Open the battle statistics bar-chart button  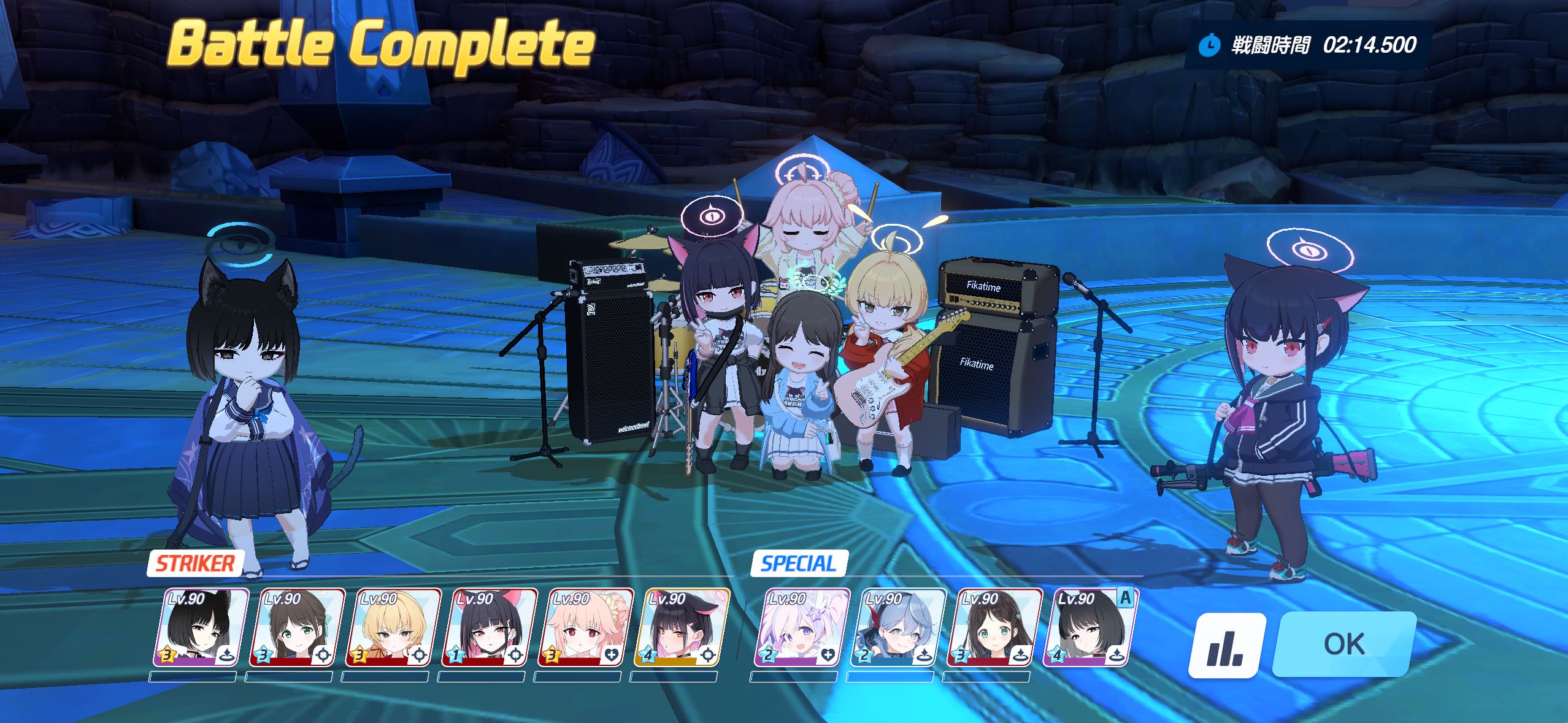pos(1227,645)
